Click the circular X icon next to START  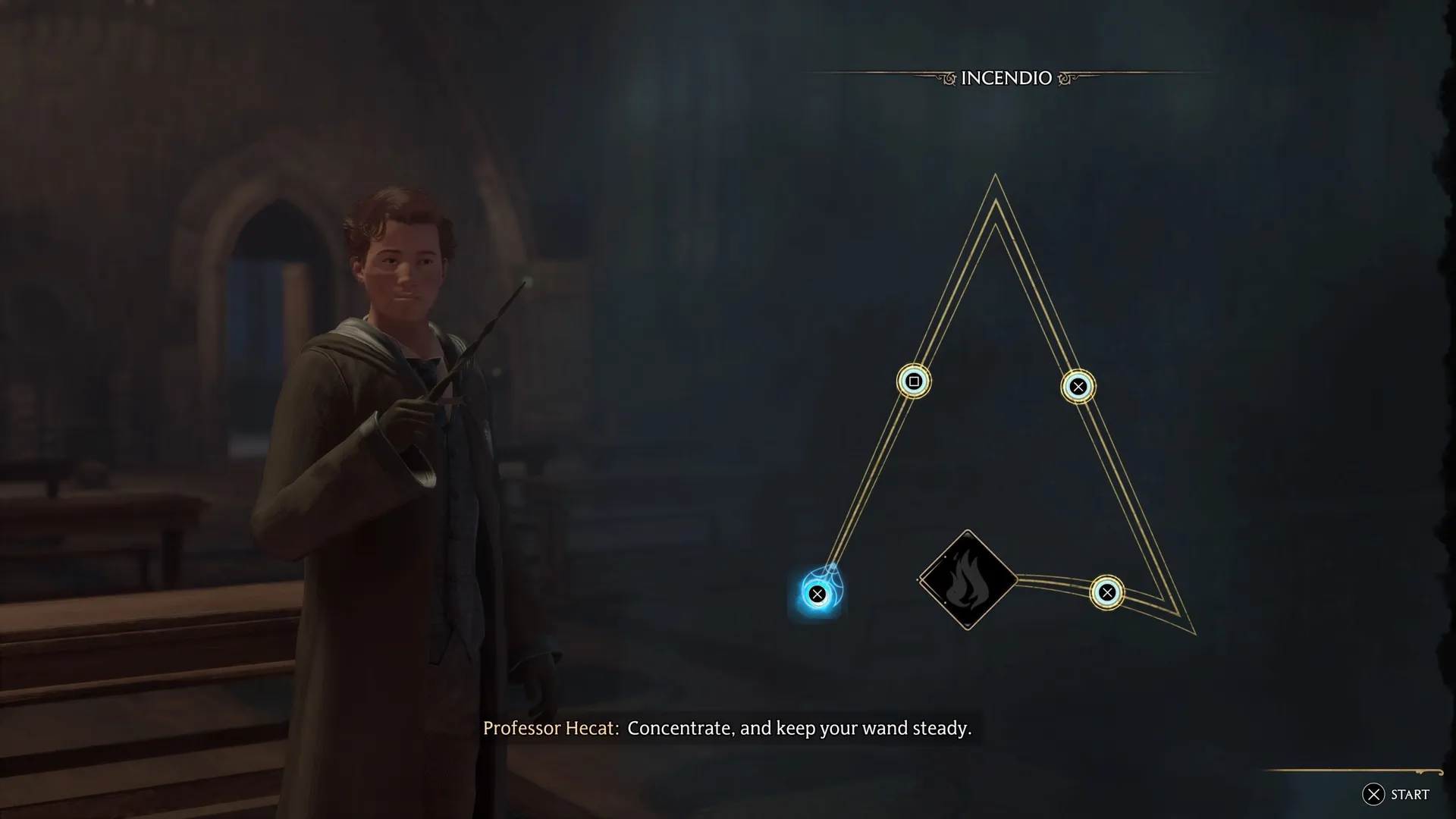[1373, 795]
